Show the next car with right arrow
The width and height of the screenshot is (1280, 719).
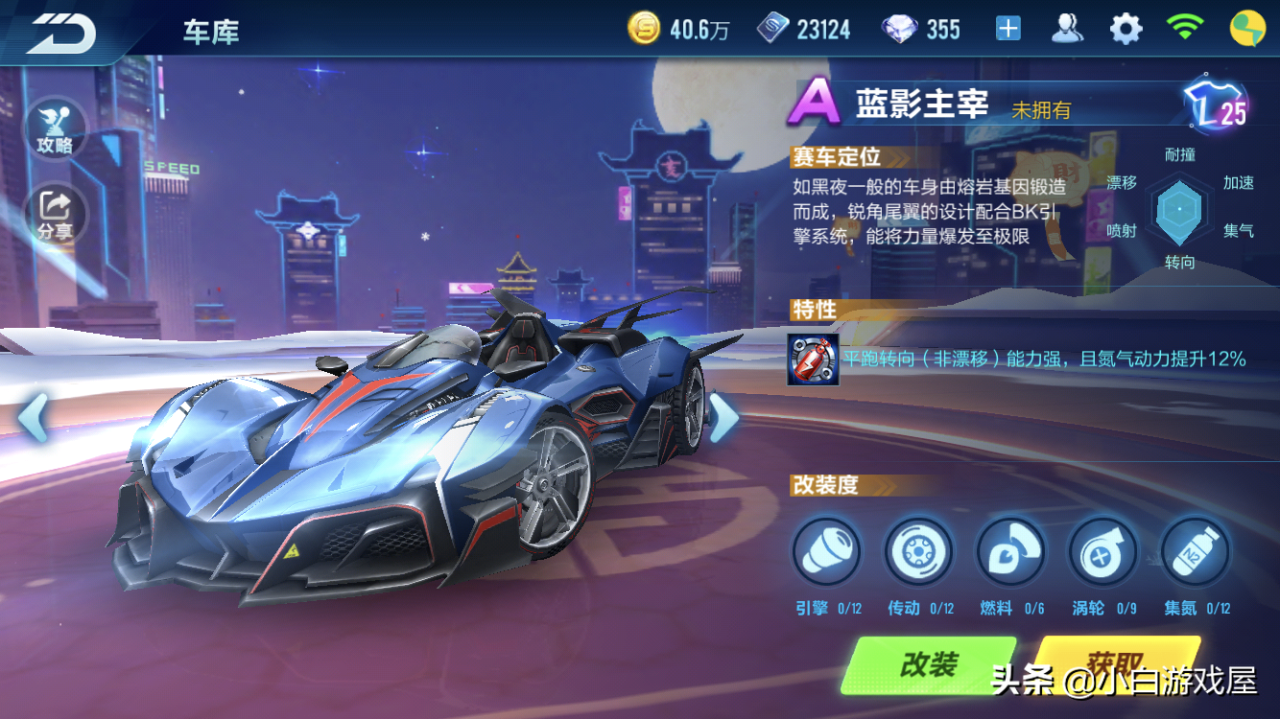pyautogui.click(x=723, y=417)
